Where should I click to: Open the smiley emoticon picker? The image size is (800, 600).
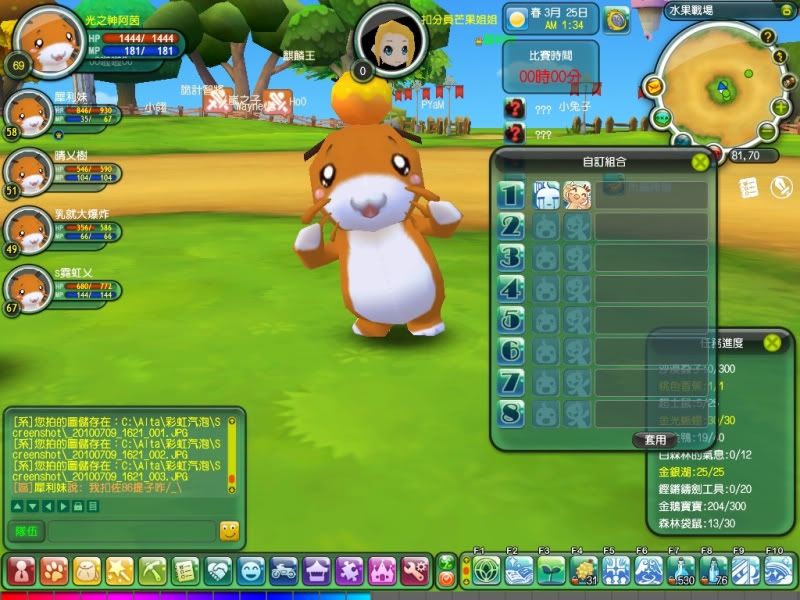[x=229, y=531]
